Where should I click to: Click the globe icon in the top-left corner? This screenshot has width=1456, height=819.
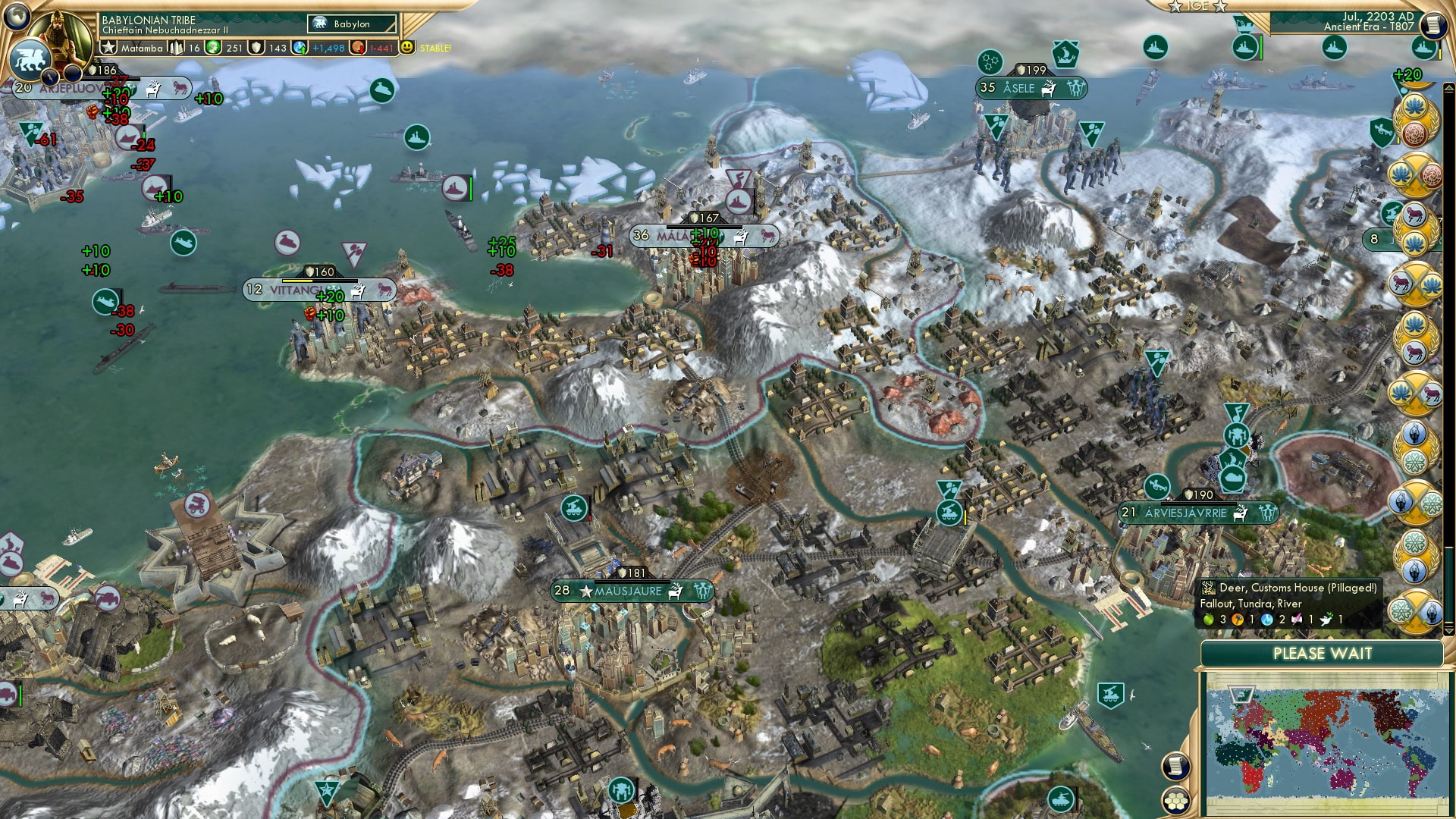17,18
